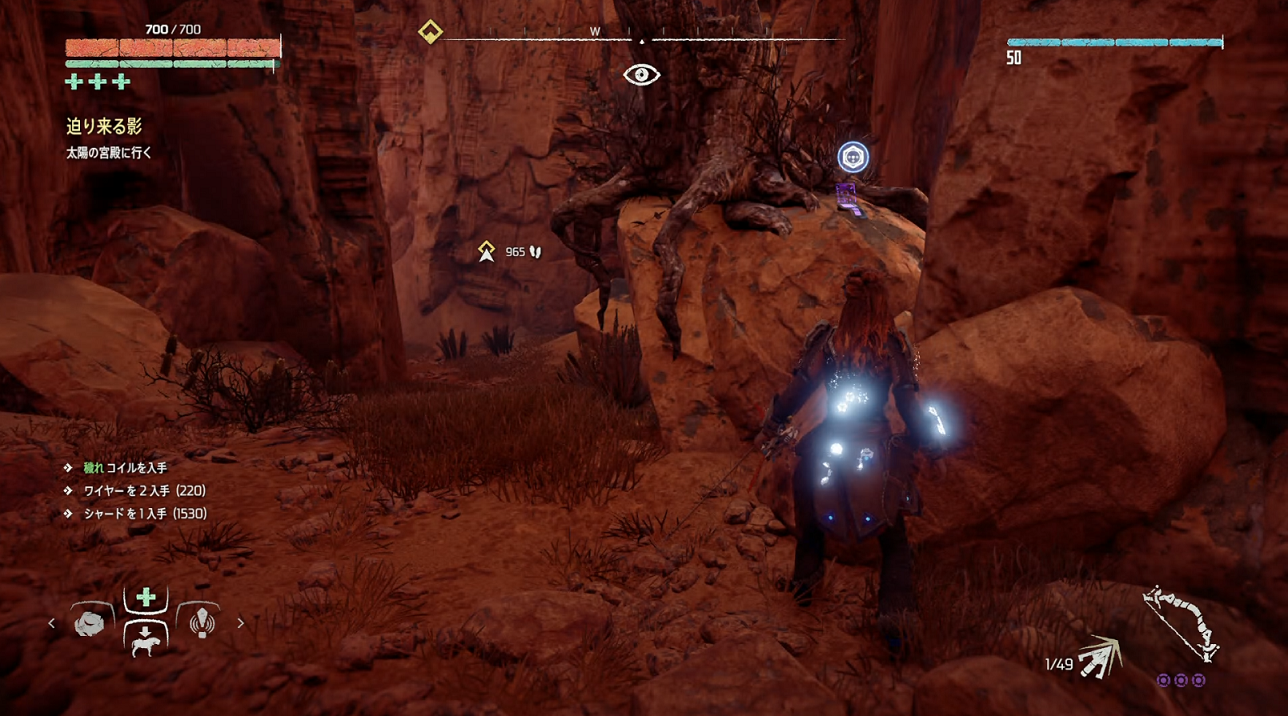Cycle quick items with the left arrow
Screen dimensions: 1288x716
52,623
